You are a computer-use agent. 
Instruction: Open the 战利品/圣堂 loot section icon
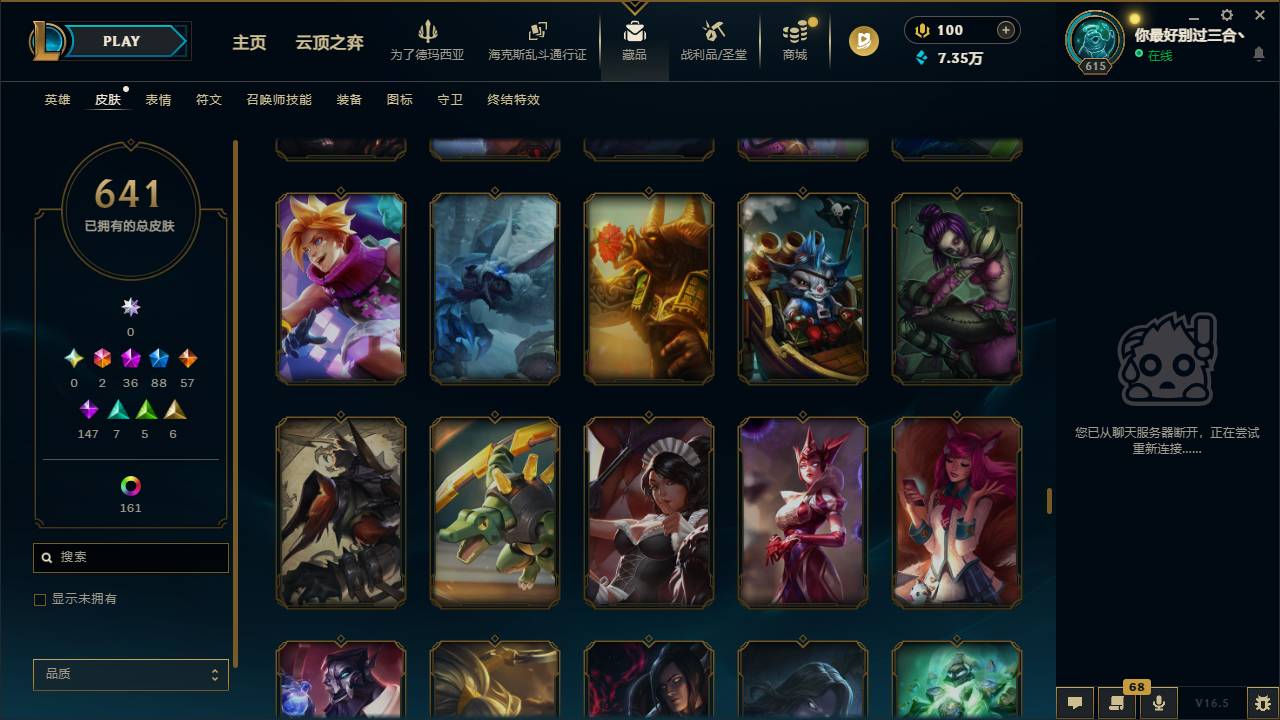713,32
